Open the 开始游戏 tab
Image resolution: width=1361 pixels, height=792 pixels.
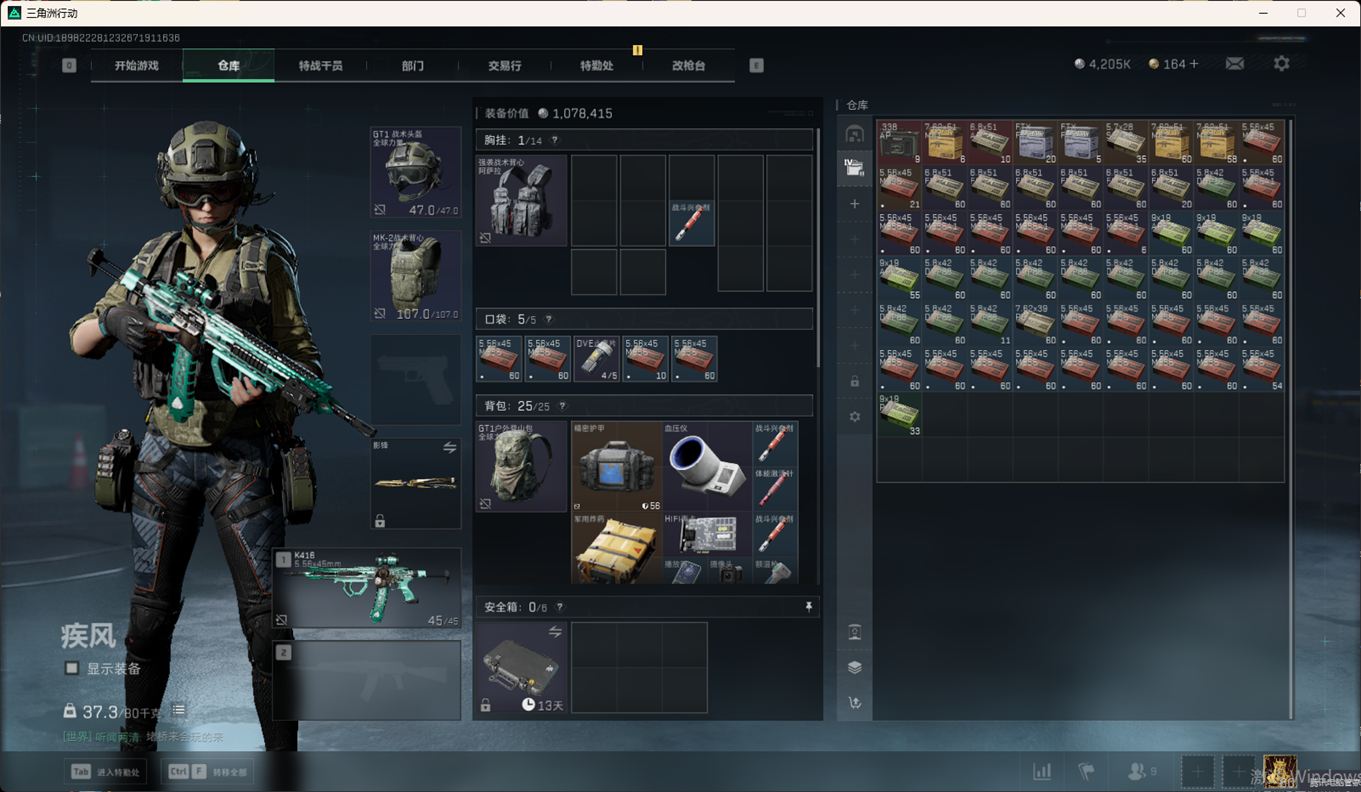[x=137, y=66]
